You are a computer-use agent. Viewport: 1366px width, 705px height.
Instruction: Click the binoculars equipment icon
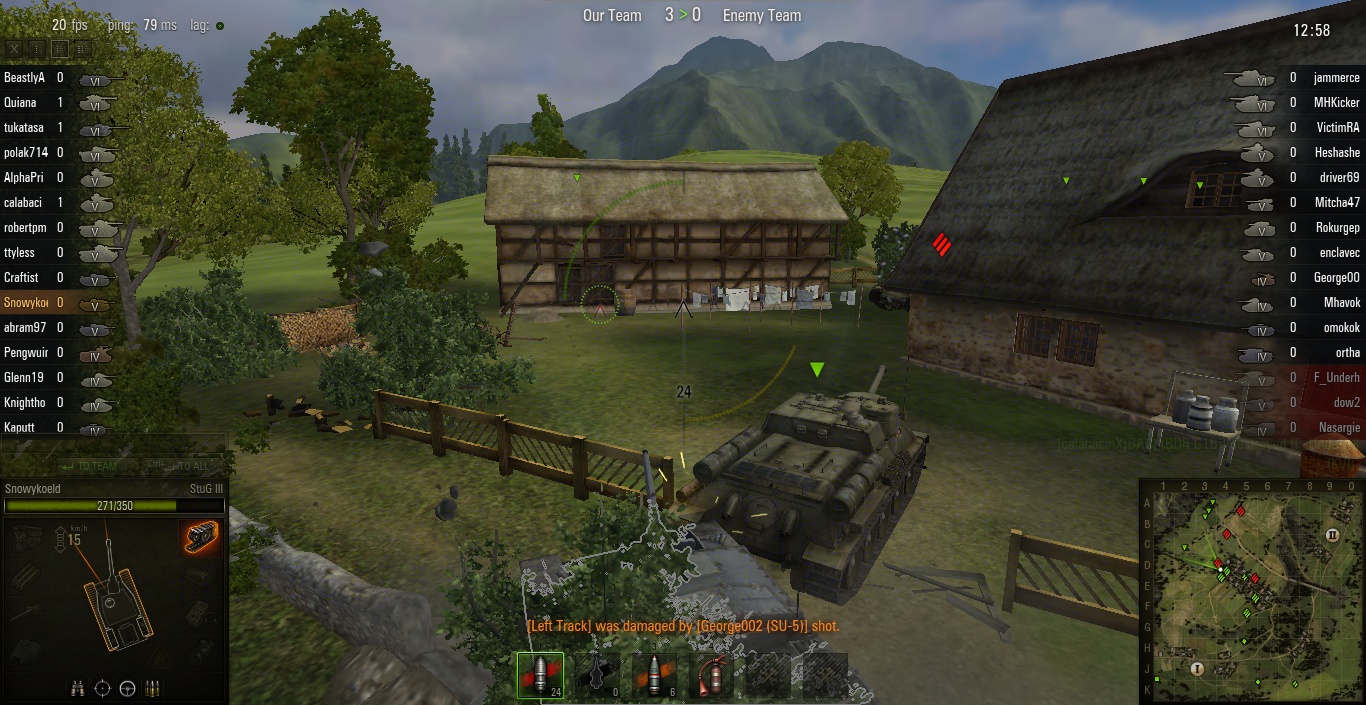pos(78,688)
